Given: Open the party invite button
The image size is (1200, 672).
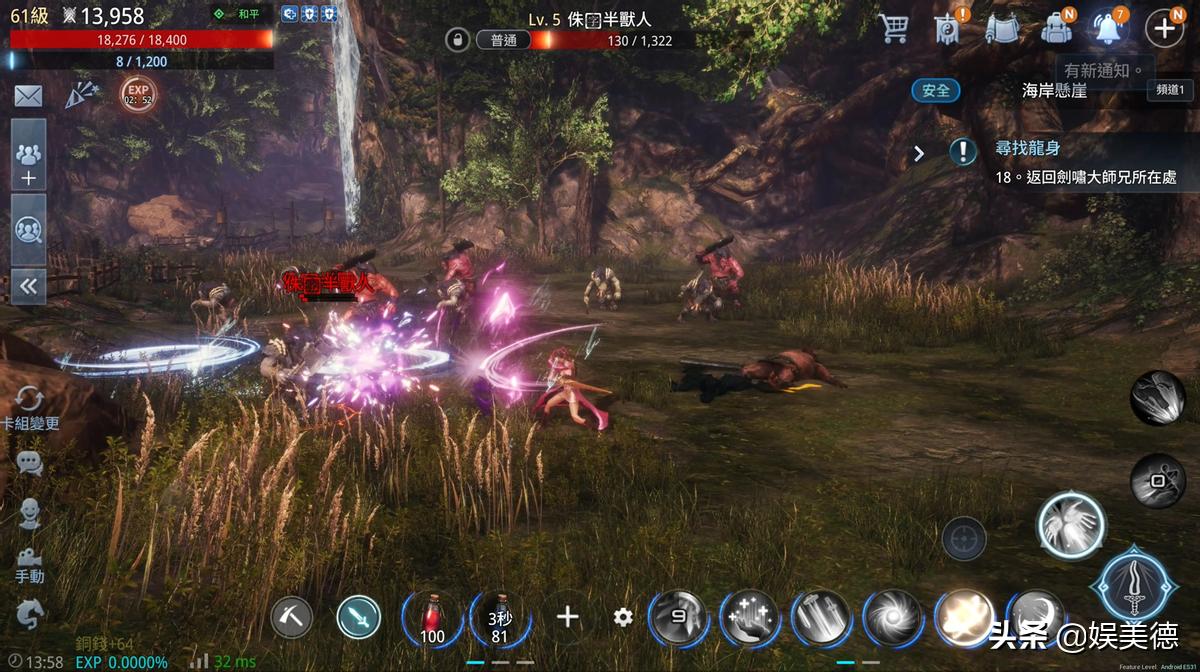Looking at the screenshot, I should coord(28,156).
